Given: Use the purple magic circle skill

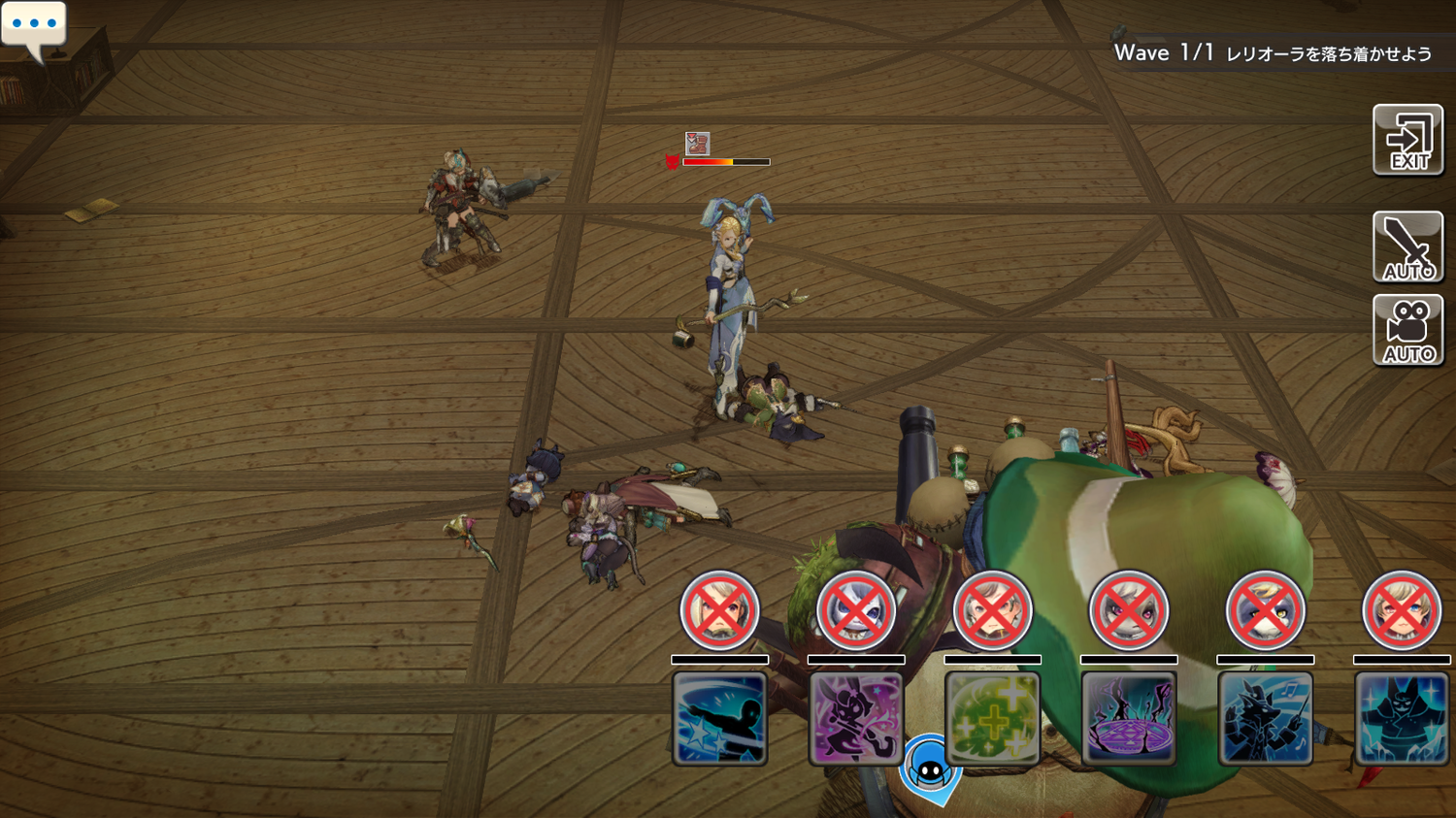Looking at the screenshot, I should click(x=1128, y=718).
